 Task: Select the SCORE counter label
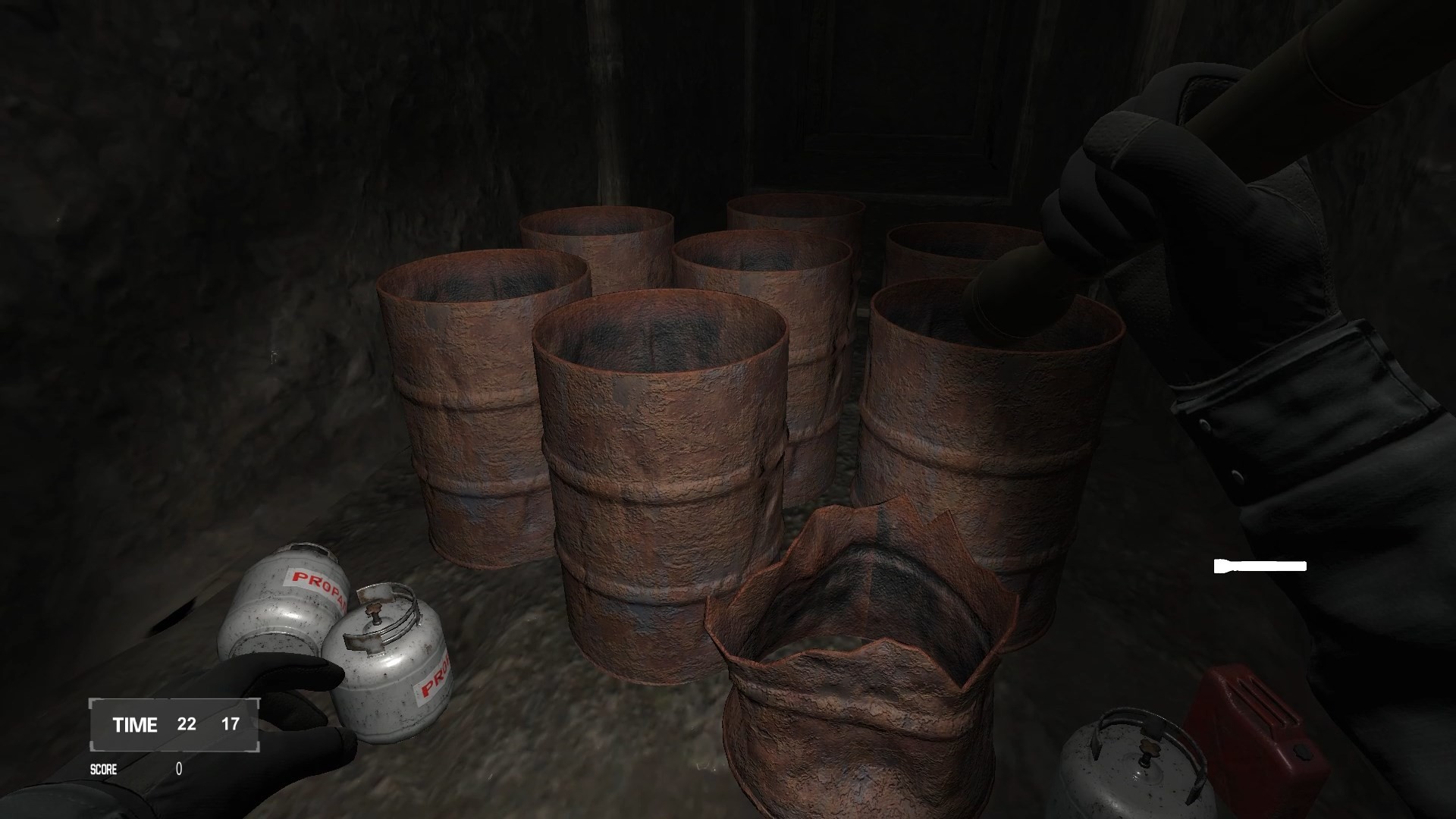tap(104, 768)
